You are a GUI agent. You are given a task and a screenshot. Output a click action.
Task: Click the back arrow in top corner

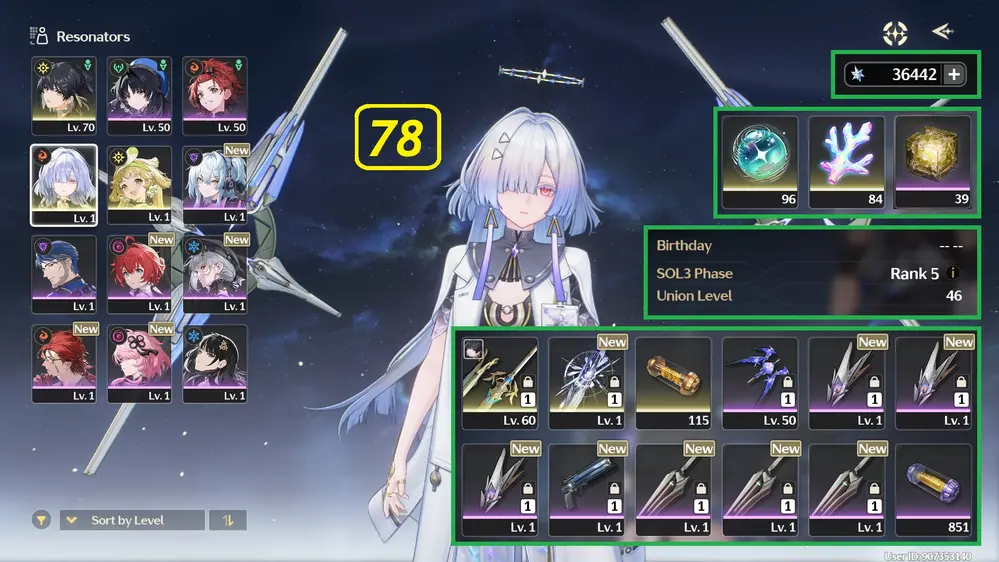tap(942, 32)
